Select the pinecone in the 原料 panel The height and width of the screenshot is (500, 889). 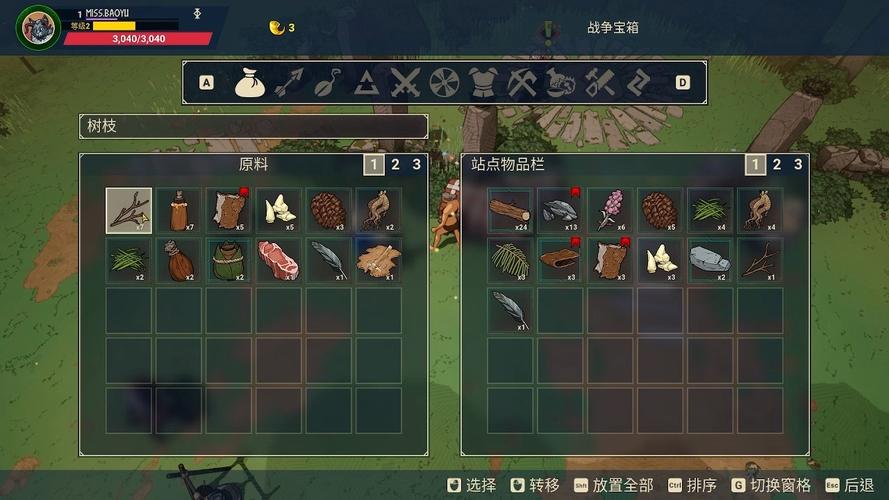329,210
